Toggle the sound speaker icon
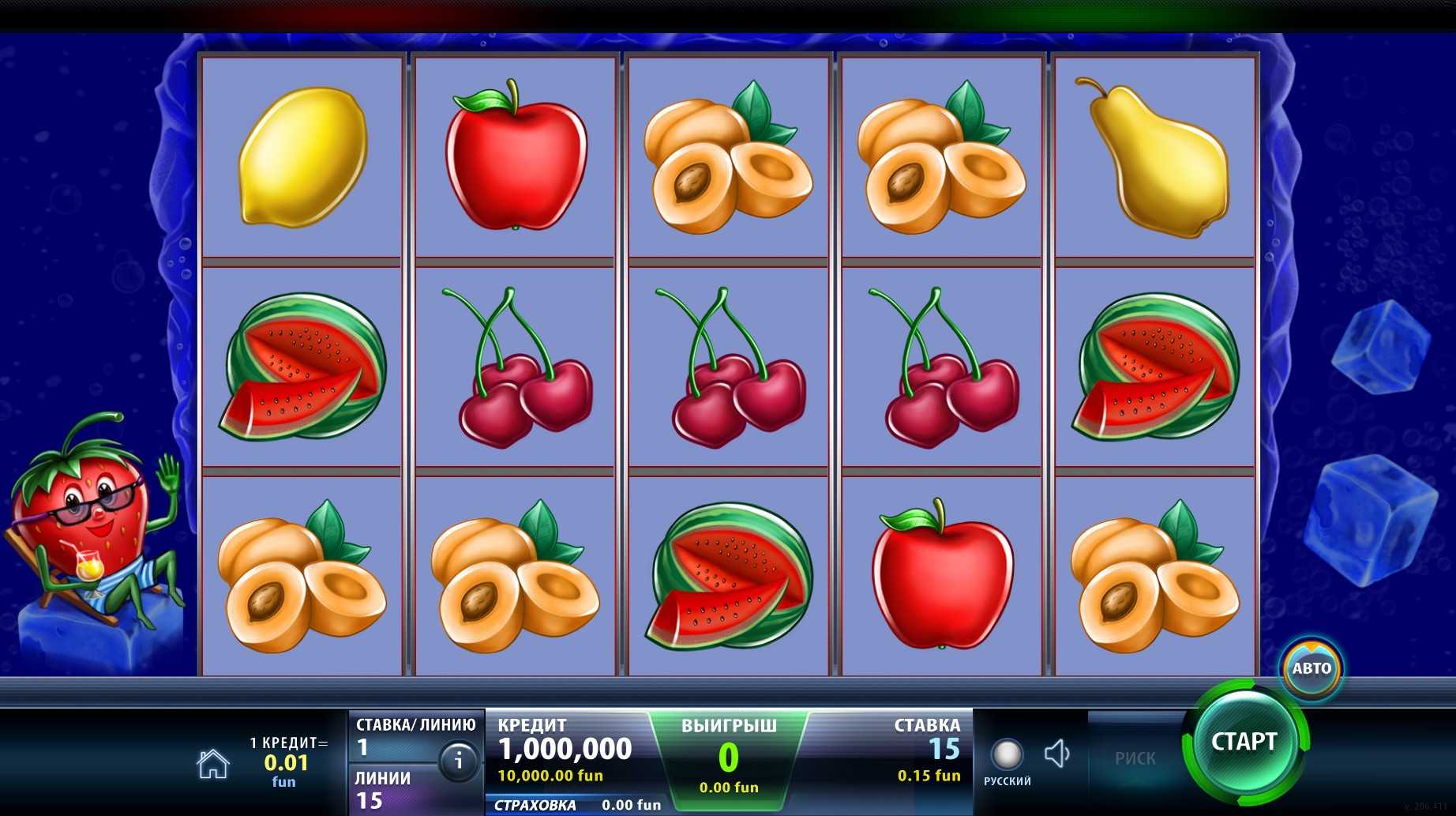 click(1056, 754)
